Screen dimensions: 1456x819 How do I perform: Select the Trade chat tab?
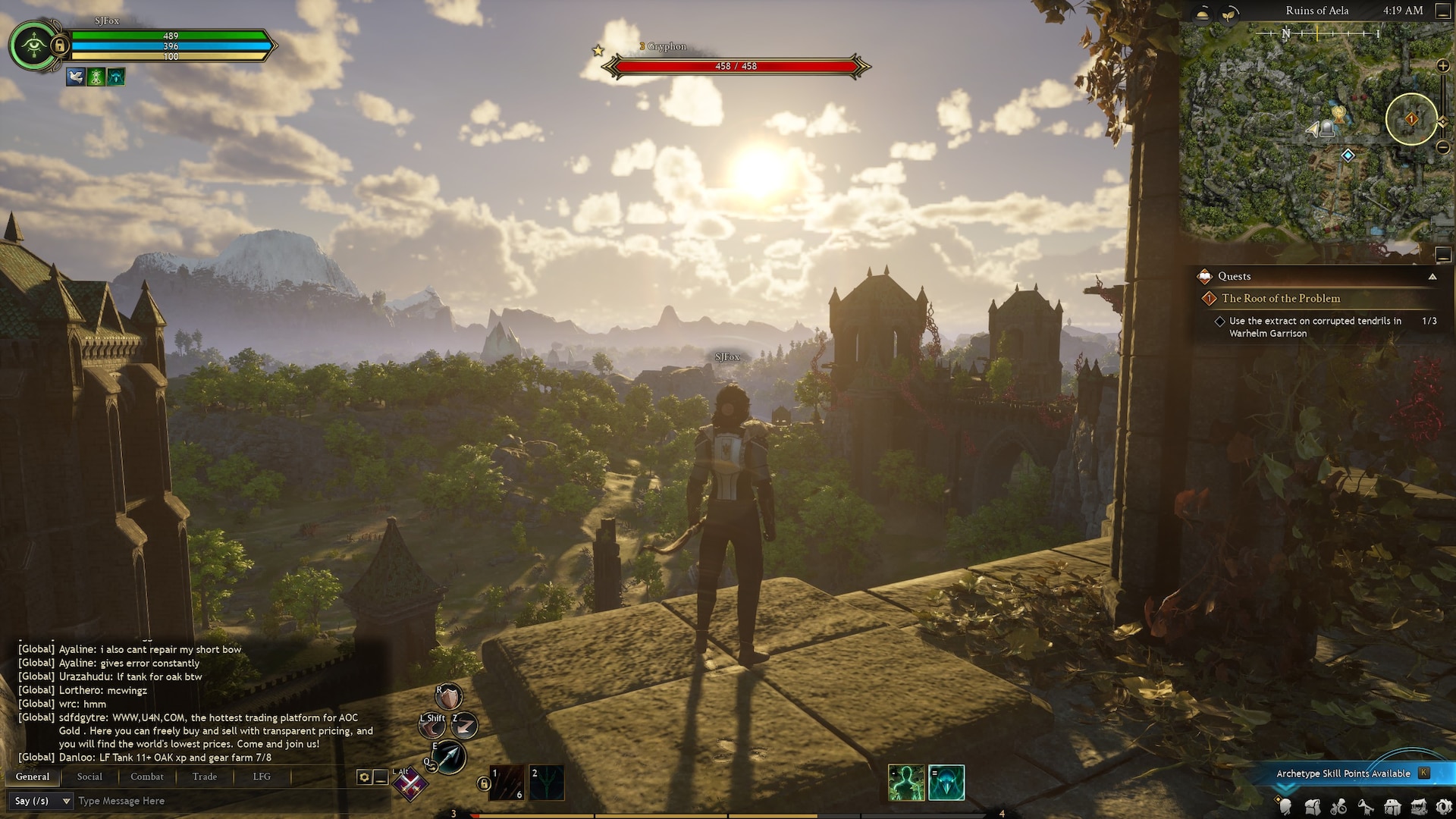[x=205, y=777]
